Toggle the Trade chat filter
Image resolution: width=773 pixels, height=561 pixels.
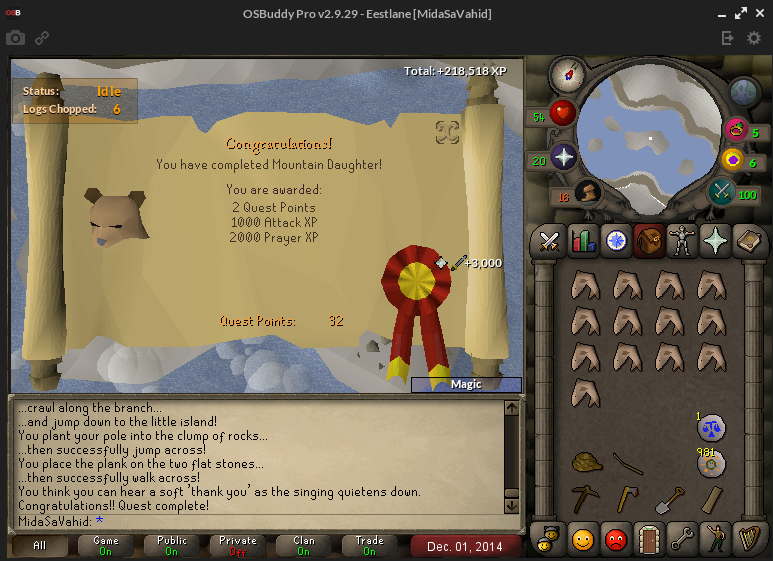pyautogui.click(x=370, y=546)
